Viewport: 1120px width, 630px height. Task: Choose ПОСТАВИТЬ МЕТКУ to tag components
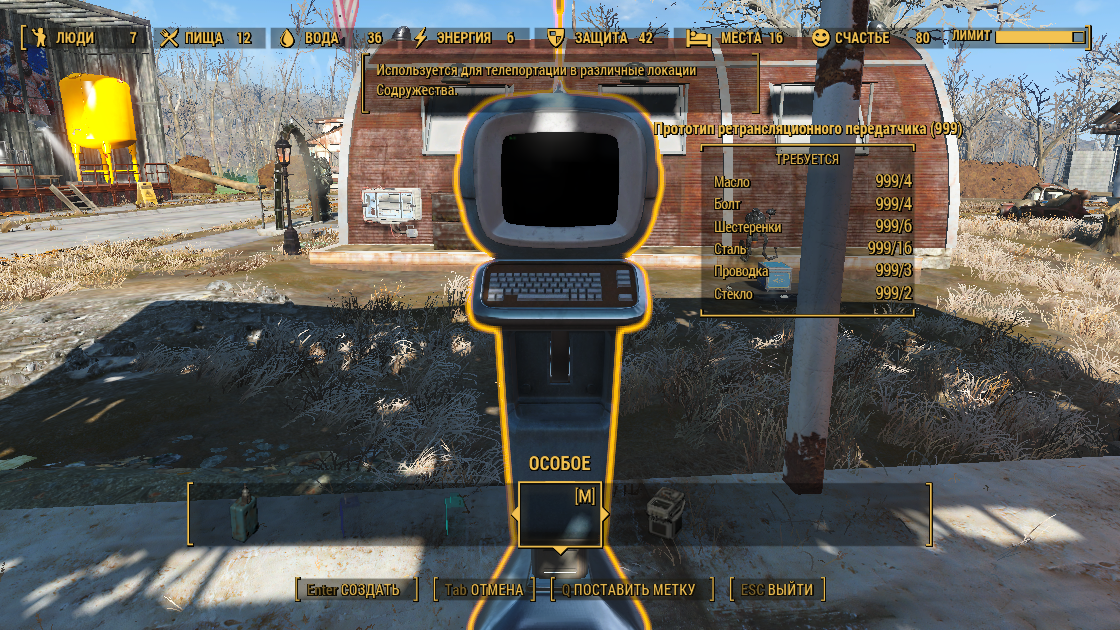[628, 589]
